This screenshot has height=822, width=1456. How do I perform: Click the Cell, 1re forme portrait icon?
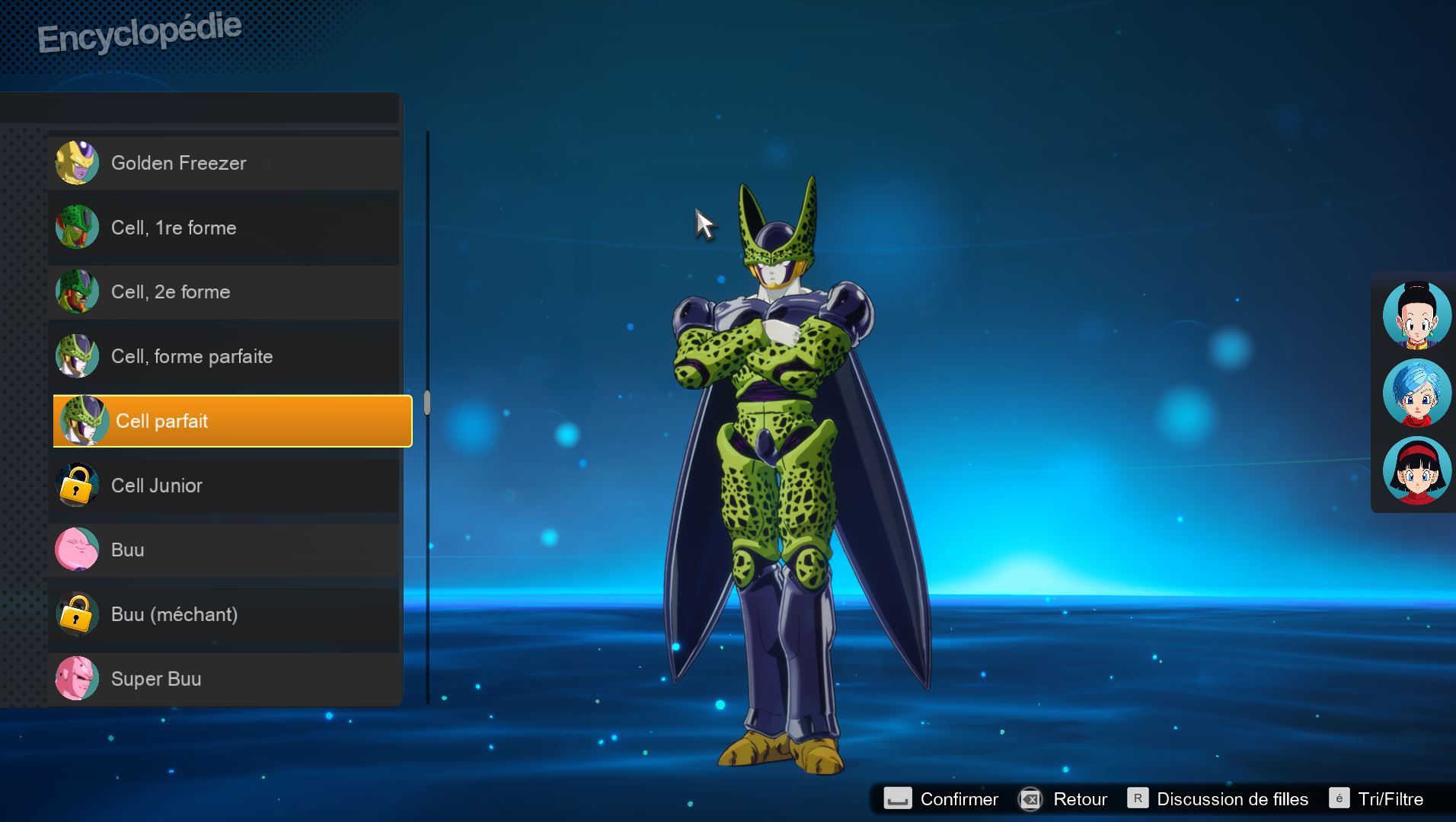(x=77, y=227)
